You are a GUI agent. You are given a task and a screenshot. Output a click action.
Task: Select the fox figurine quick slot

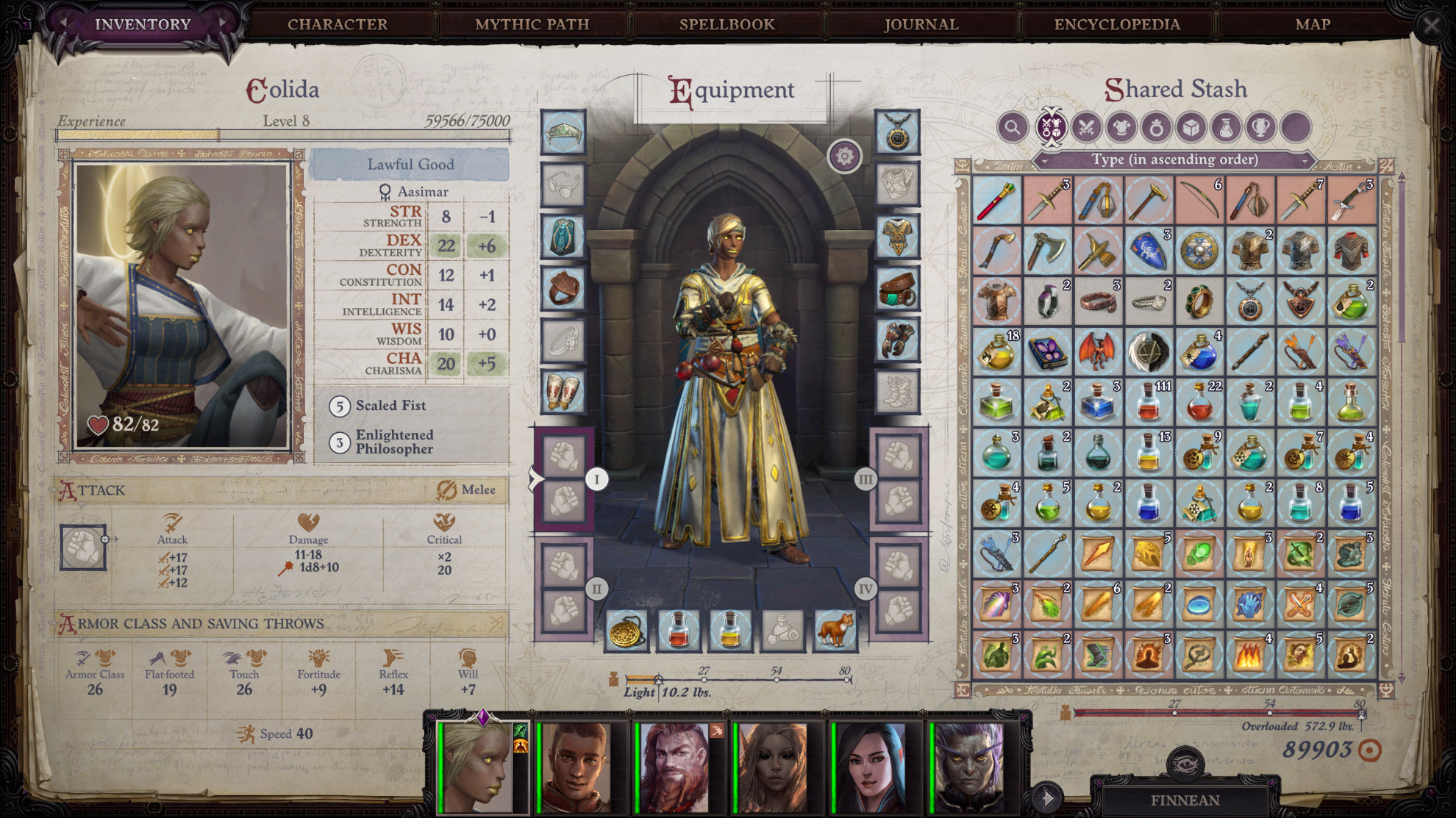coord(835,631)
